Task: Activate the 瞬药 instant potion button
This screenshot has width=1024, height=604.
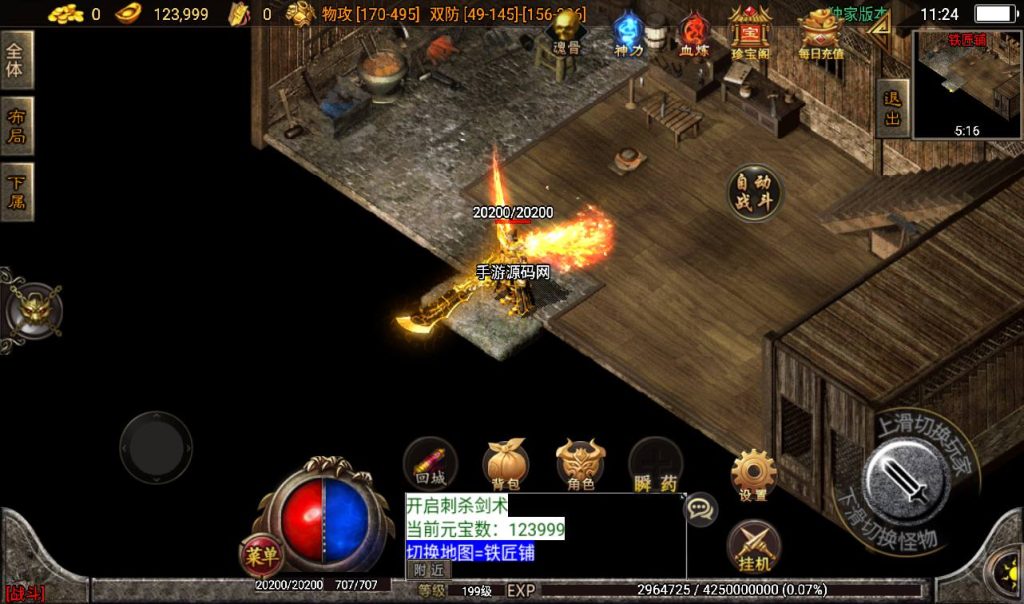Action: click(655, 466)
